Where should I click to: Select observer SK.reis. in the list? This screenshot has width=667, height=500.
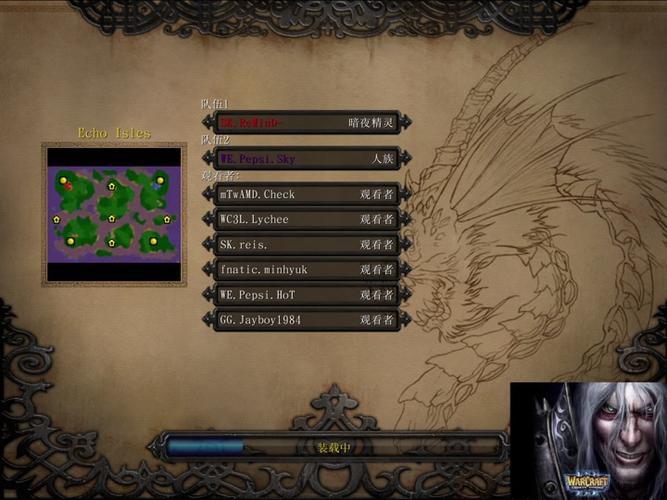[306, 244]
